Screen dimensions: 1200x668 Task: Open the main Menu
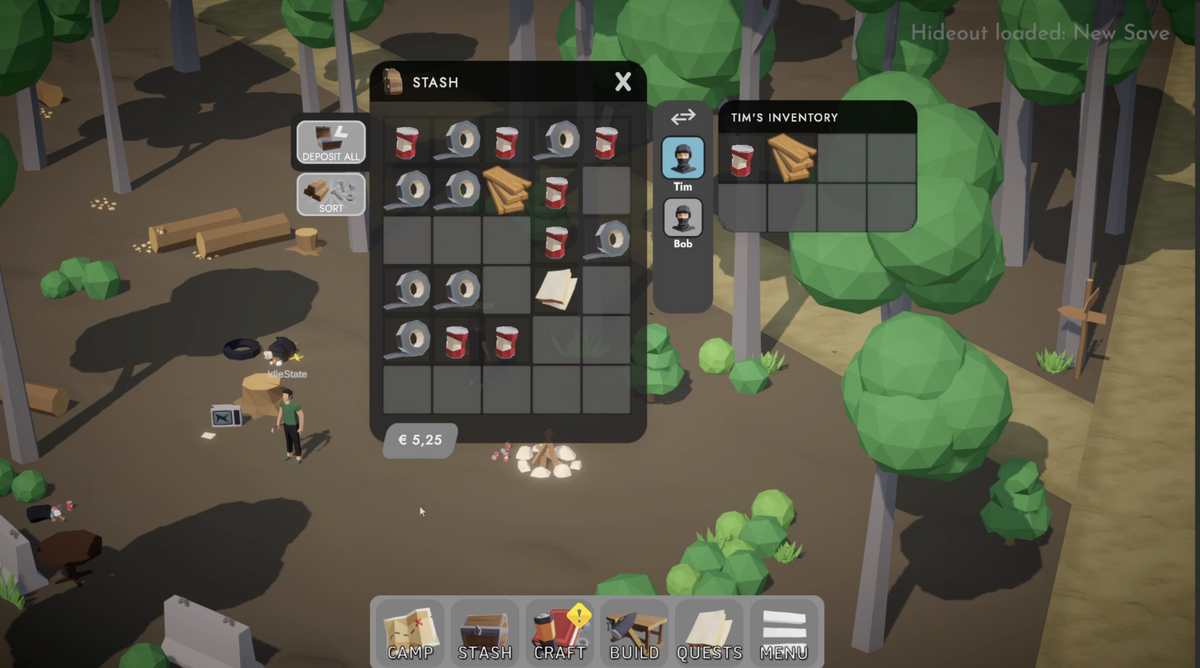[784, 633]
